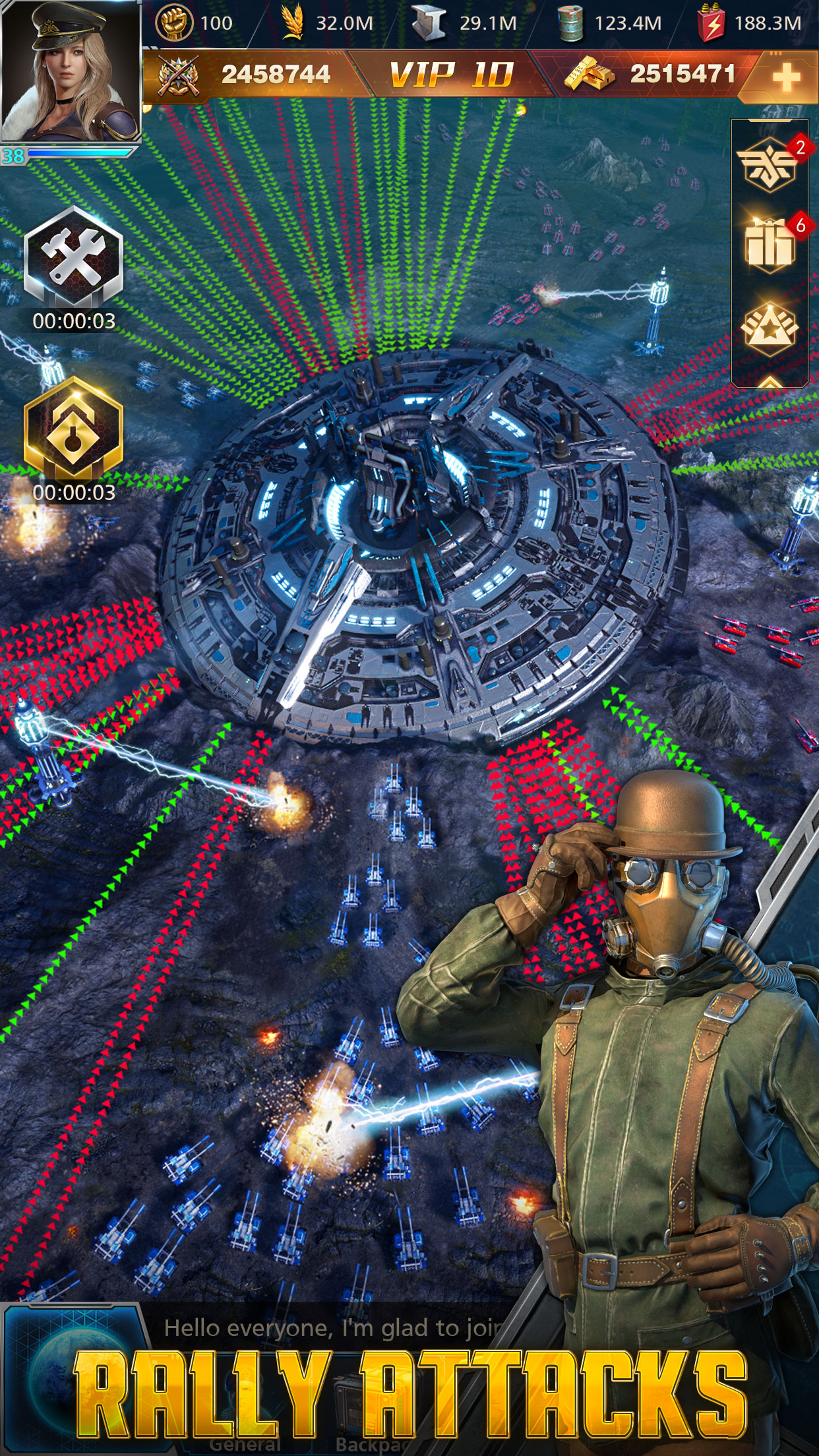This screenshot has height=1456, width=819.
Task: Open the commander portrait profile
Action: [x=71, y=71]
